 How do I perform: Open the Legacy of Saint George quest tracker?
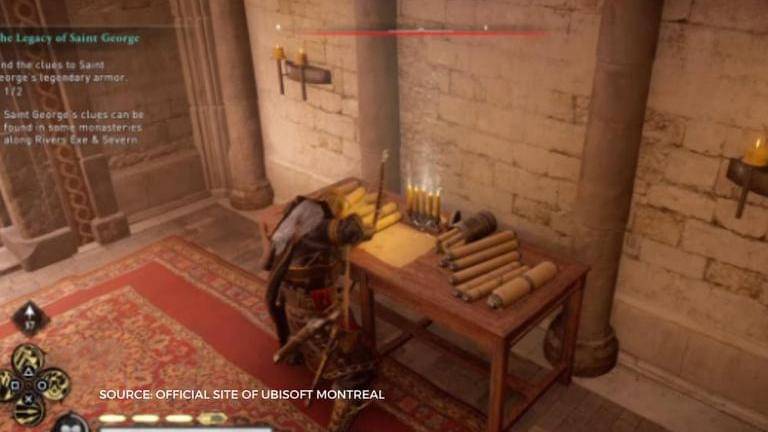pyautogui.click(x=70, y=38)
